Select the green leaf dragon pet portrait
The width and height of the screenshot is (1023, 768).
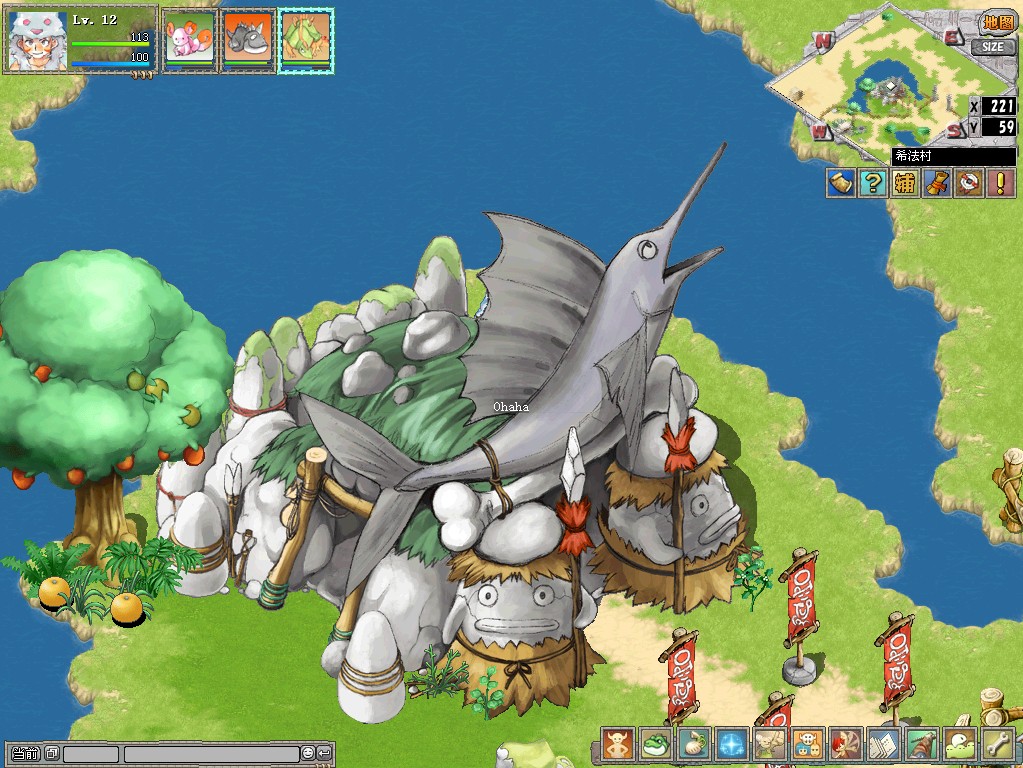[x=306, y=40]
